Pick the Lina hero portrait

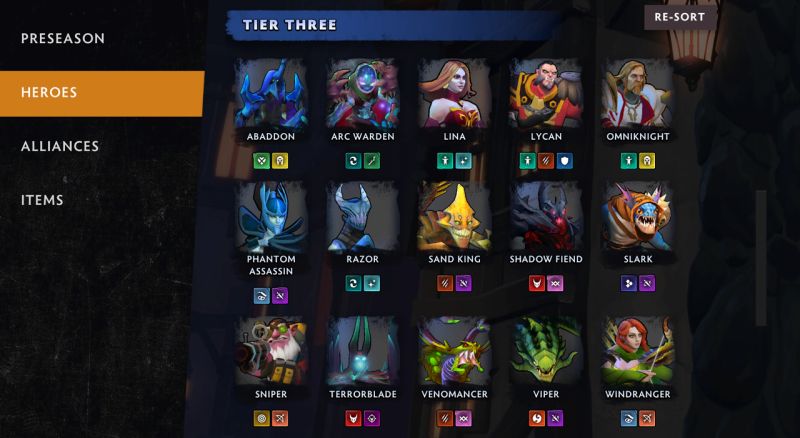[x=453, y=93]
